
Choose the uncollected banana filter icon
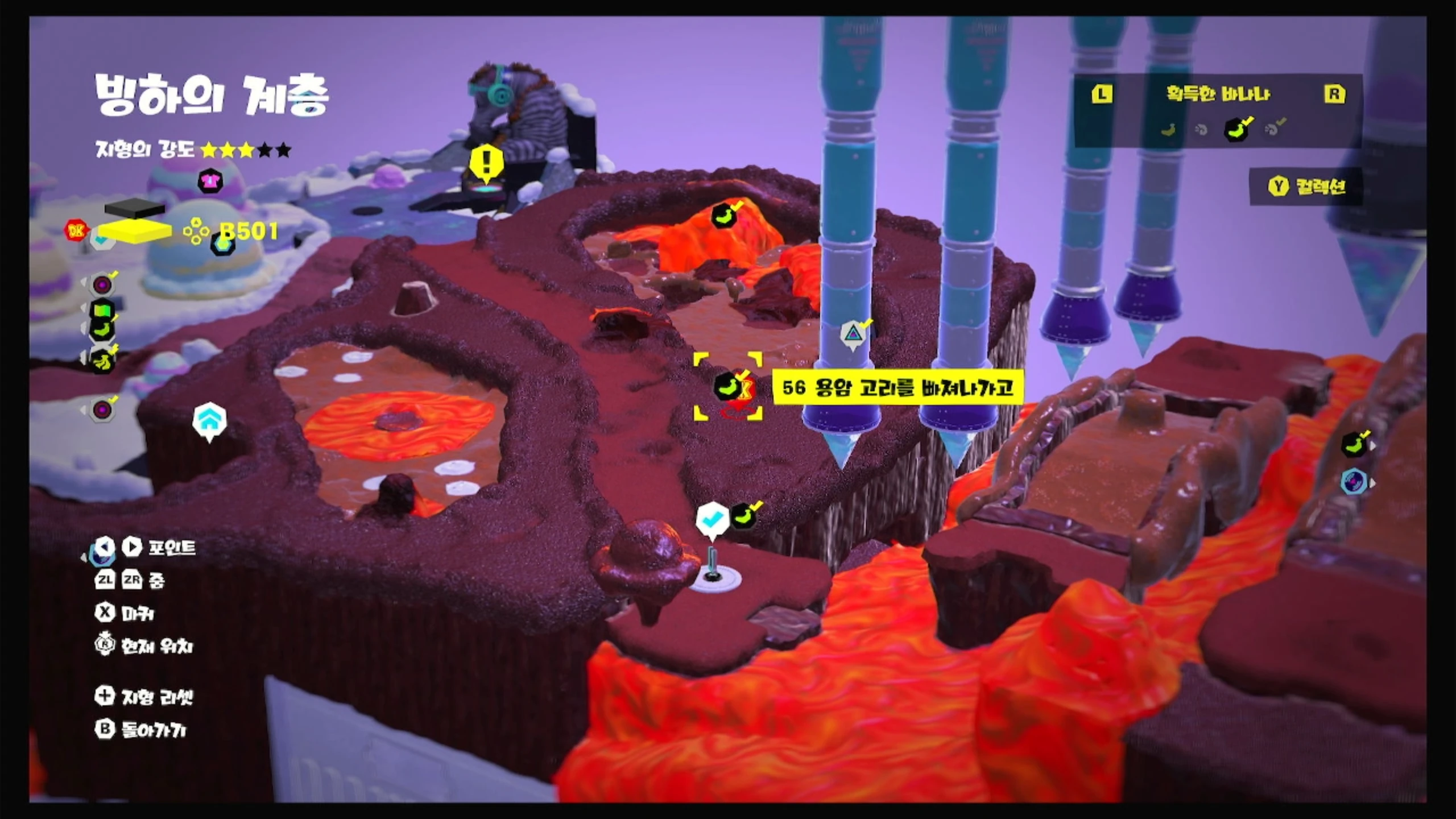(x=1168, y=130)
